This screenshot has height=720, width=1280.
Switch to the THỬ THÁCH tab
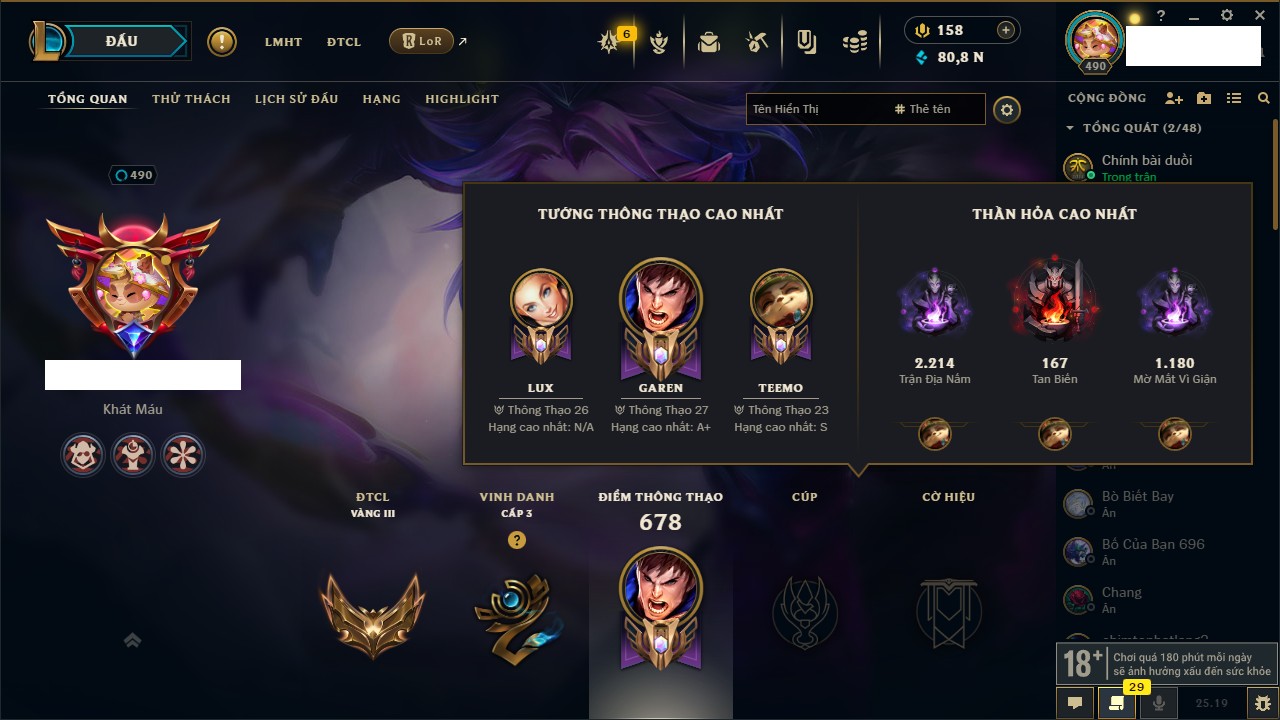pos(191,99)
